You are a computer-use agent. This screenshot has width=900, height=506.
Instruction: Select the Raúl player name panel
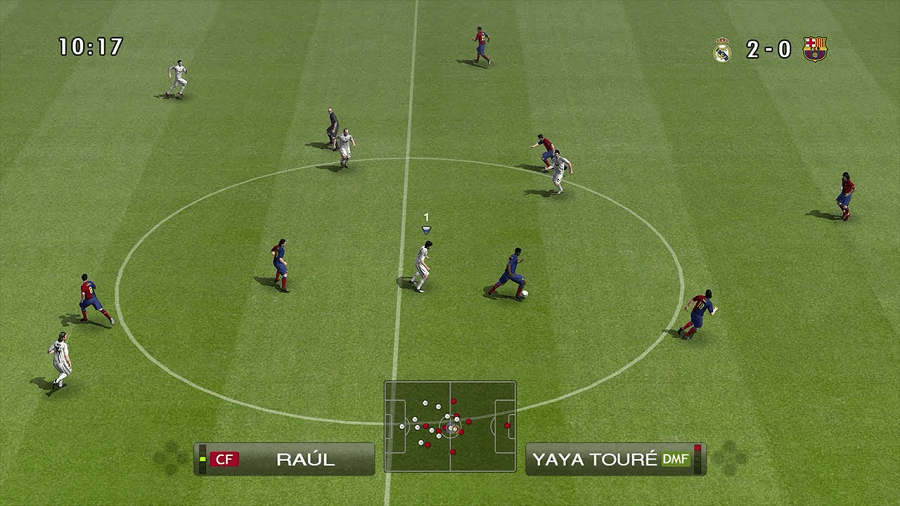coord(286,459)
